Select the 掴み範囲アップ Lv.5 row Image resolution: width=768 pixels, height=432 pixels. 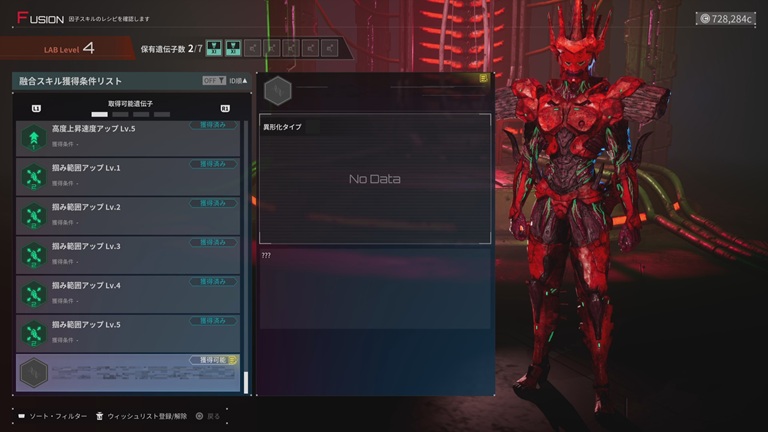[x=128, y=332]
